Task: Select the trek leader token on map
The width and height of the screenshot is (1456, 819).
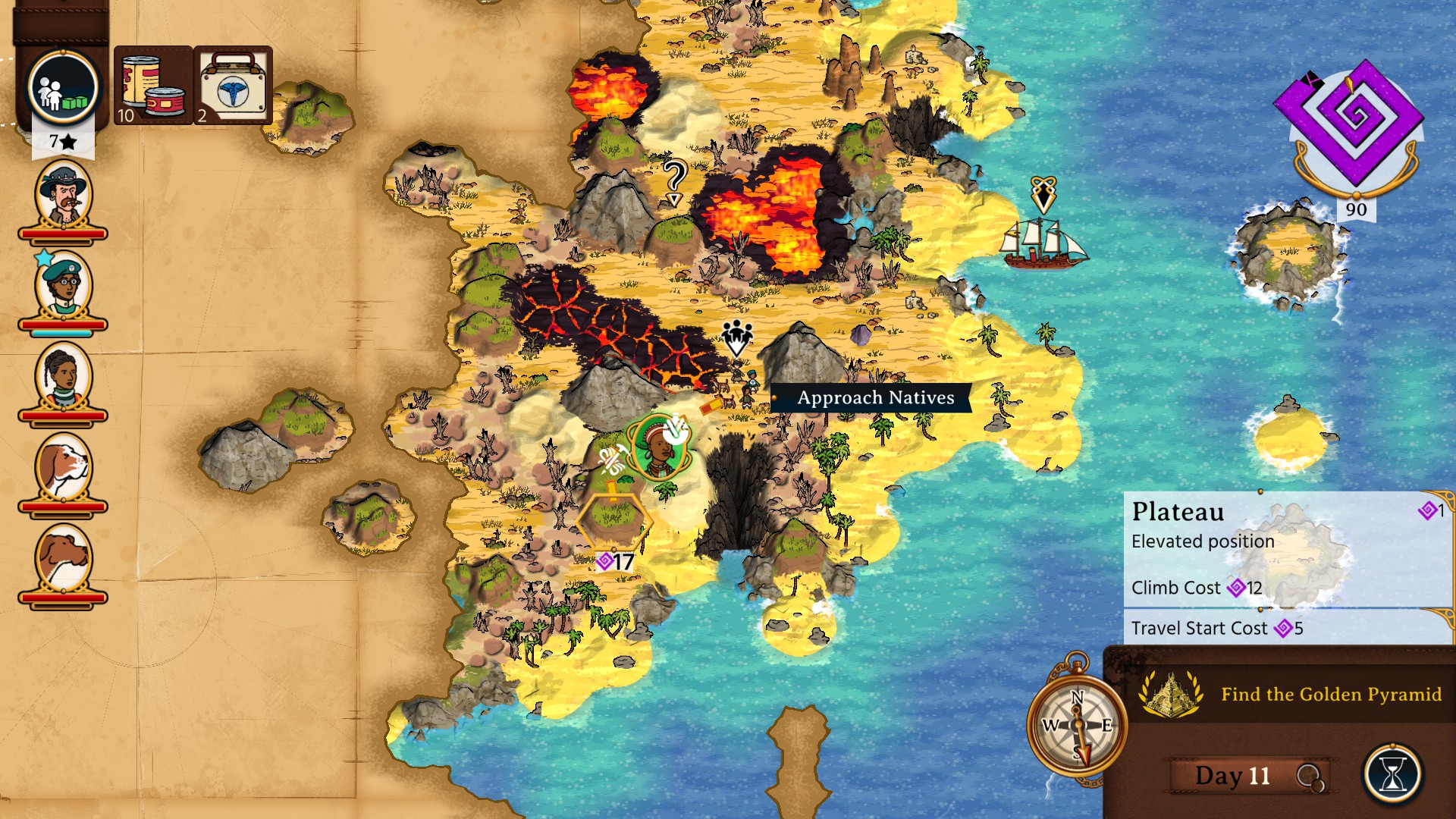Action: (x=657, y=447)
